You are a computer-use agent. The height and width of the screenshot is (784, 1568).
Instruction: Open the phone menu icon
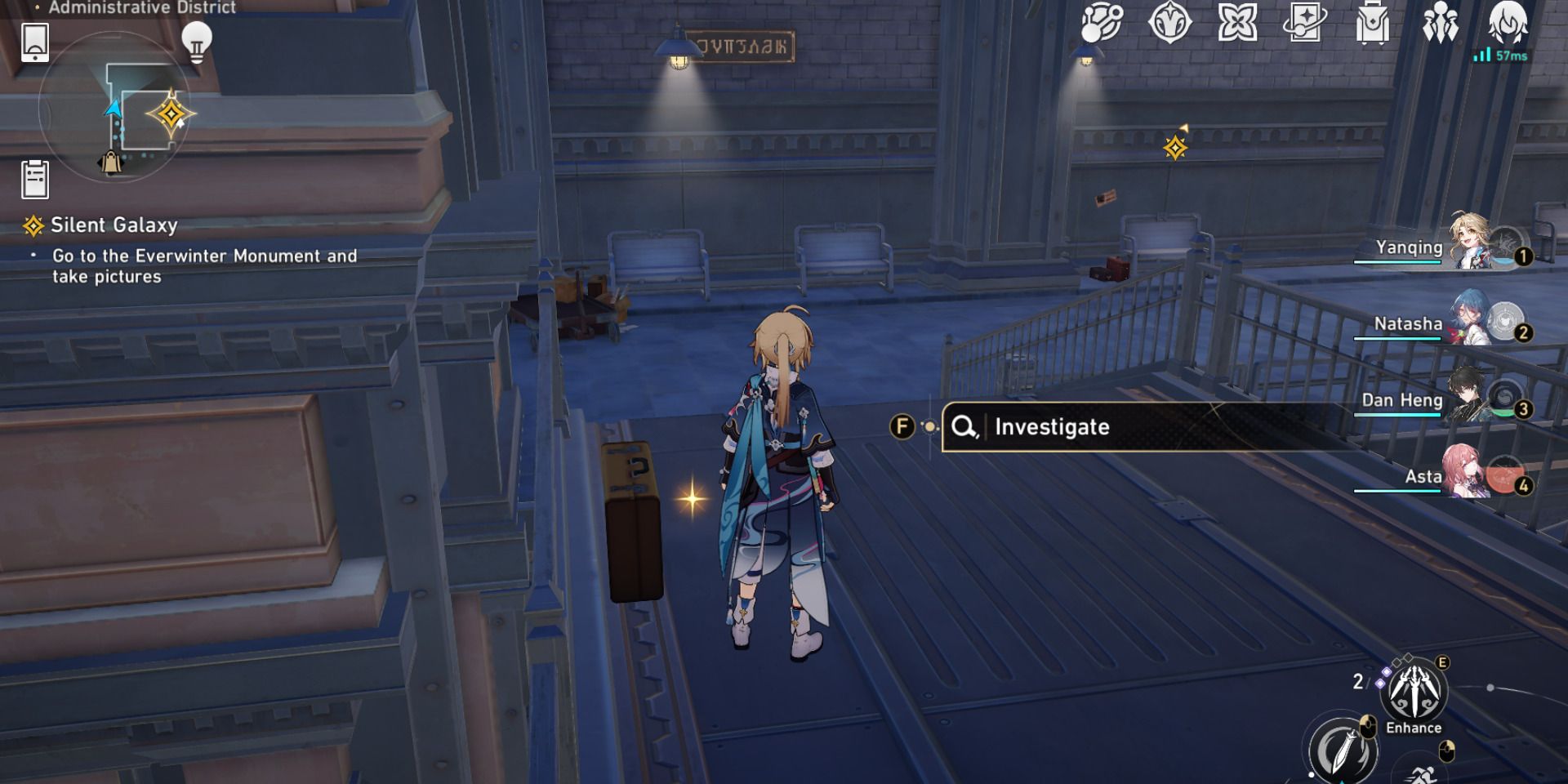[x=35, y=42]
